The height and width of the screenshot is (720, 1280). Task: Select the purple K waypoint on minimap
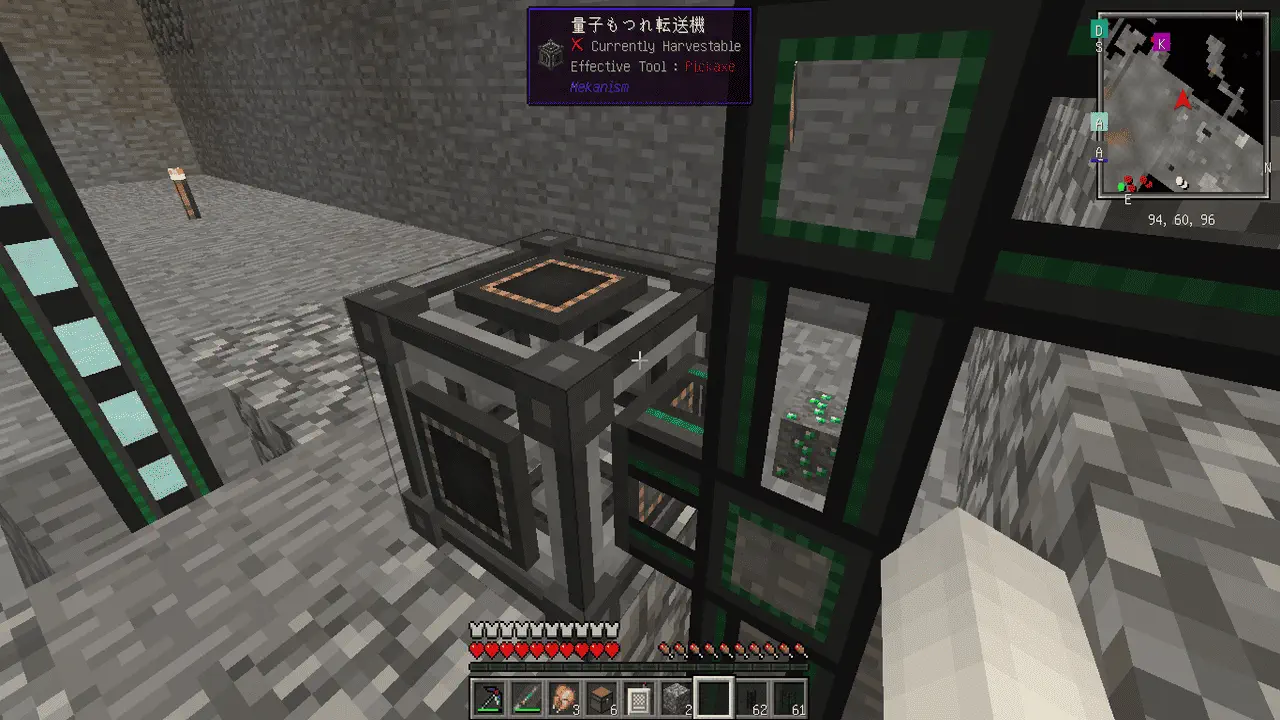[x=1161, y=42]
